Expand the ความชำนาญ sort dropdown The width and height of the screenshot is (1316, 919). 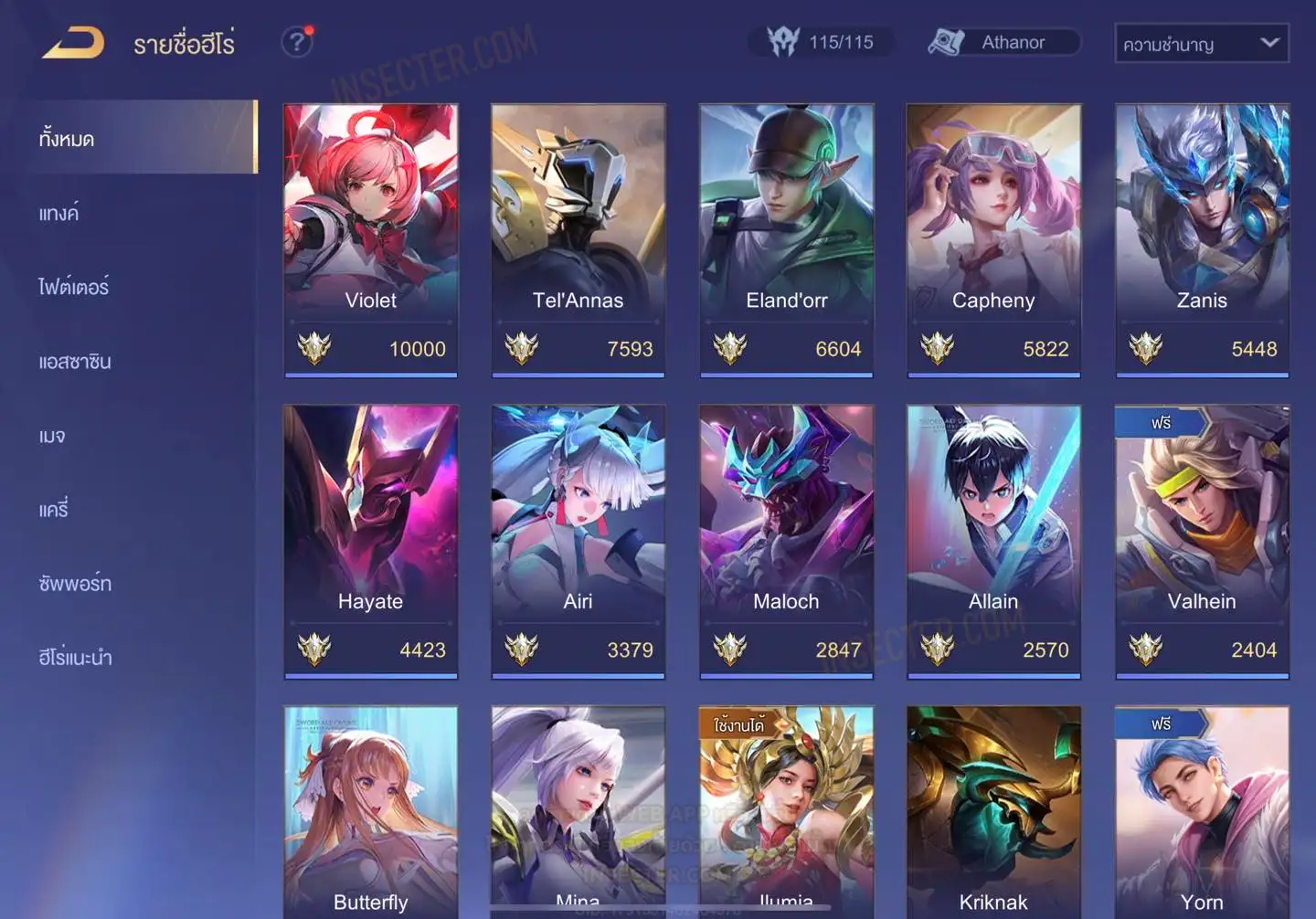(x=1201, y=43)
